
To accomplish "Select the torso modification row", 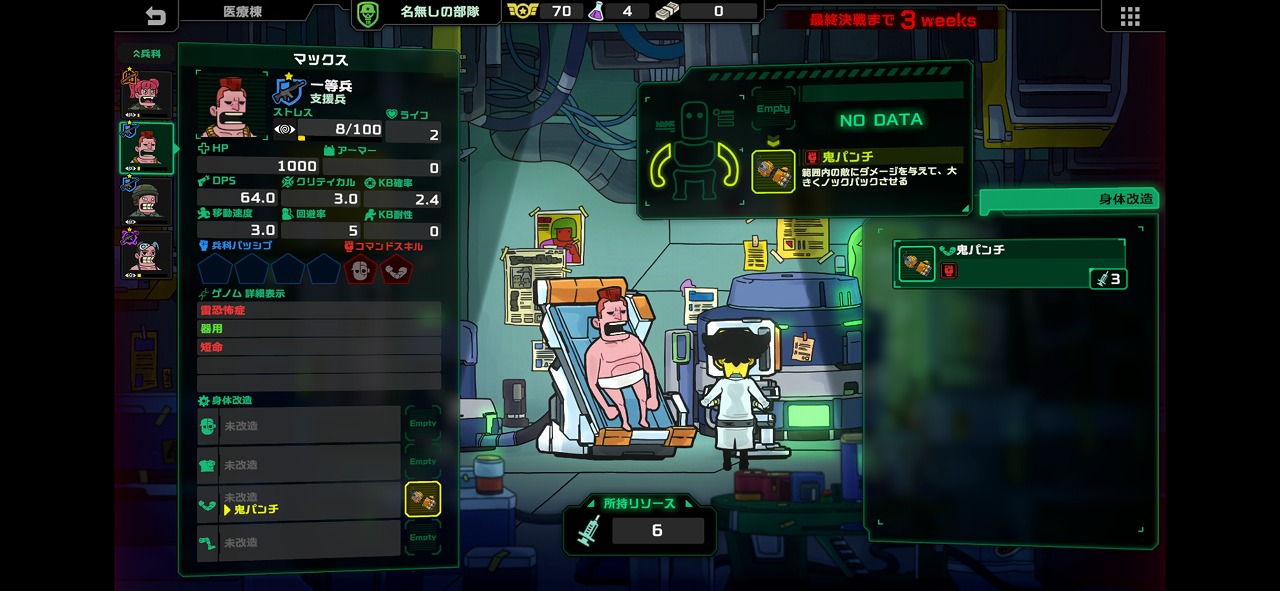I will pyautogui.click(x=300, y=464).
